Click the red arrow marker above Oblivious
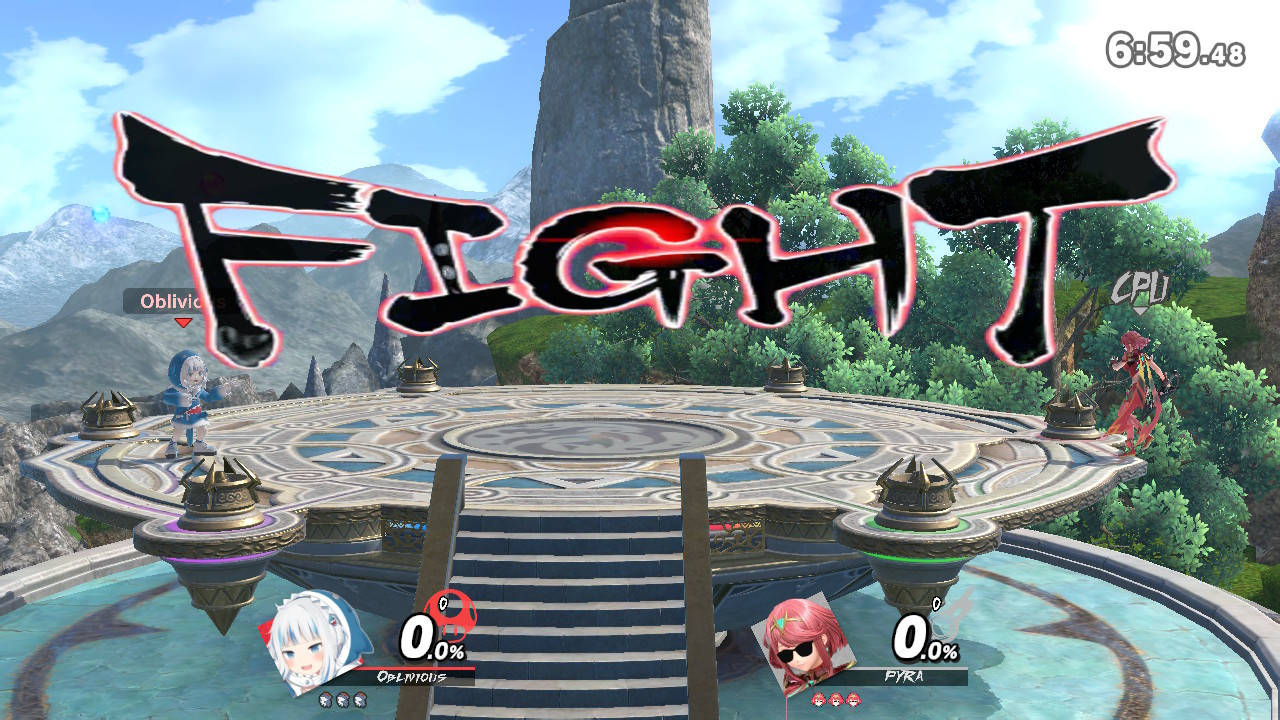This screenshot has height=720, width=1280. coord(184,322)
